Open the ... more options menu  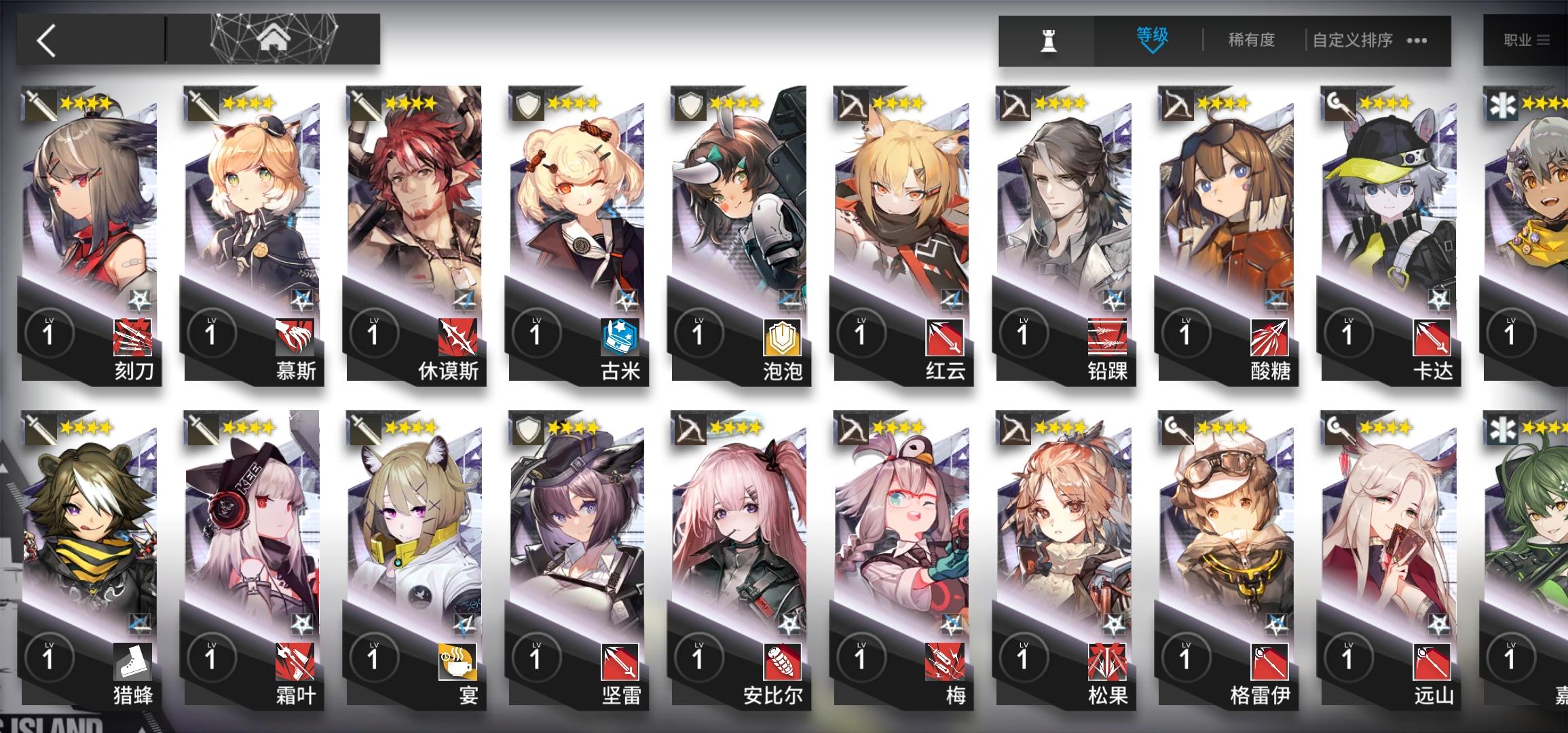[x=1417, y=41]
